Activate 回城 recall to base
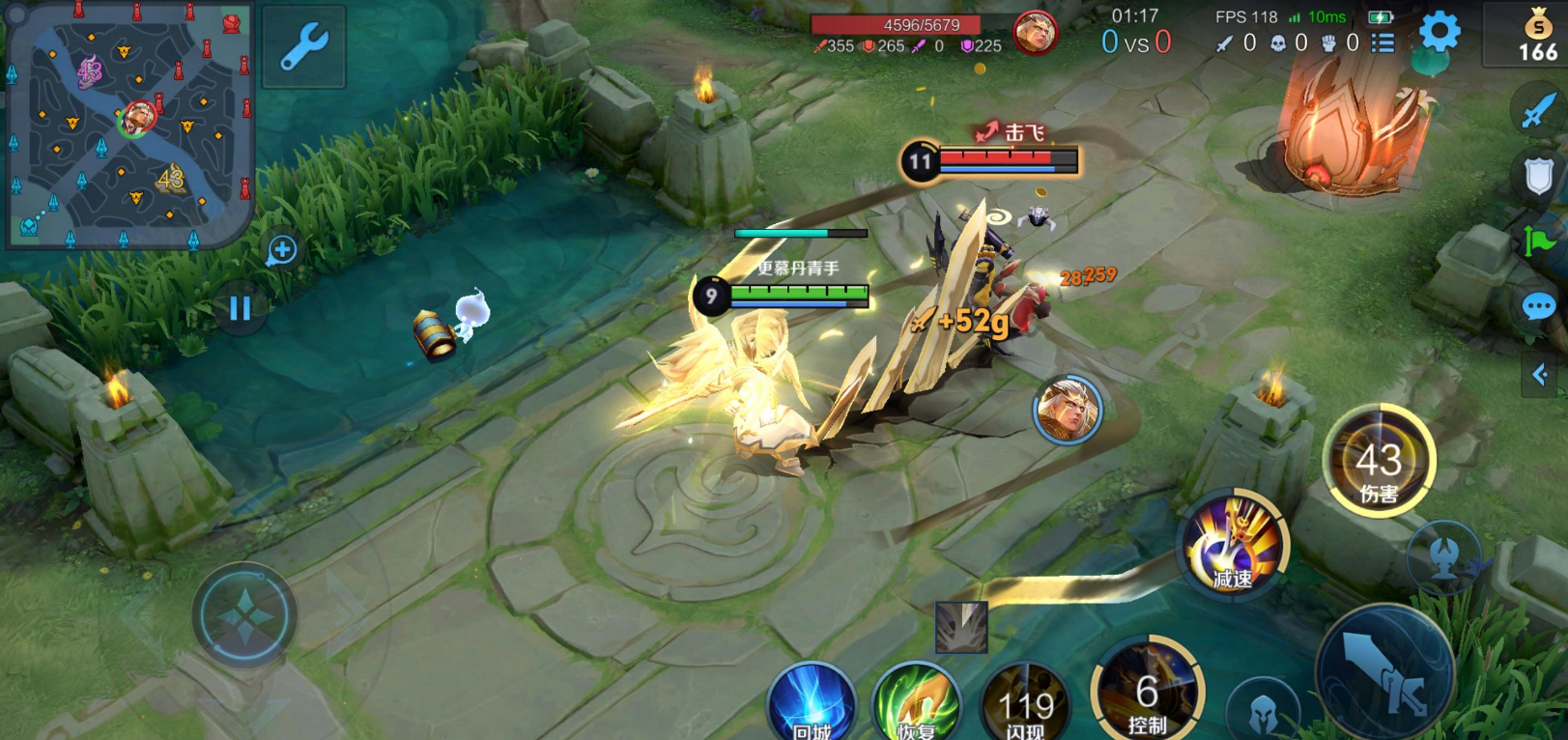 click(812, 703)
